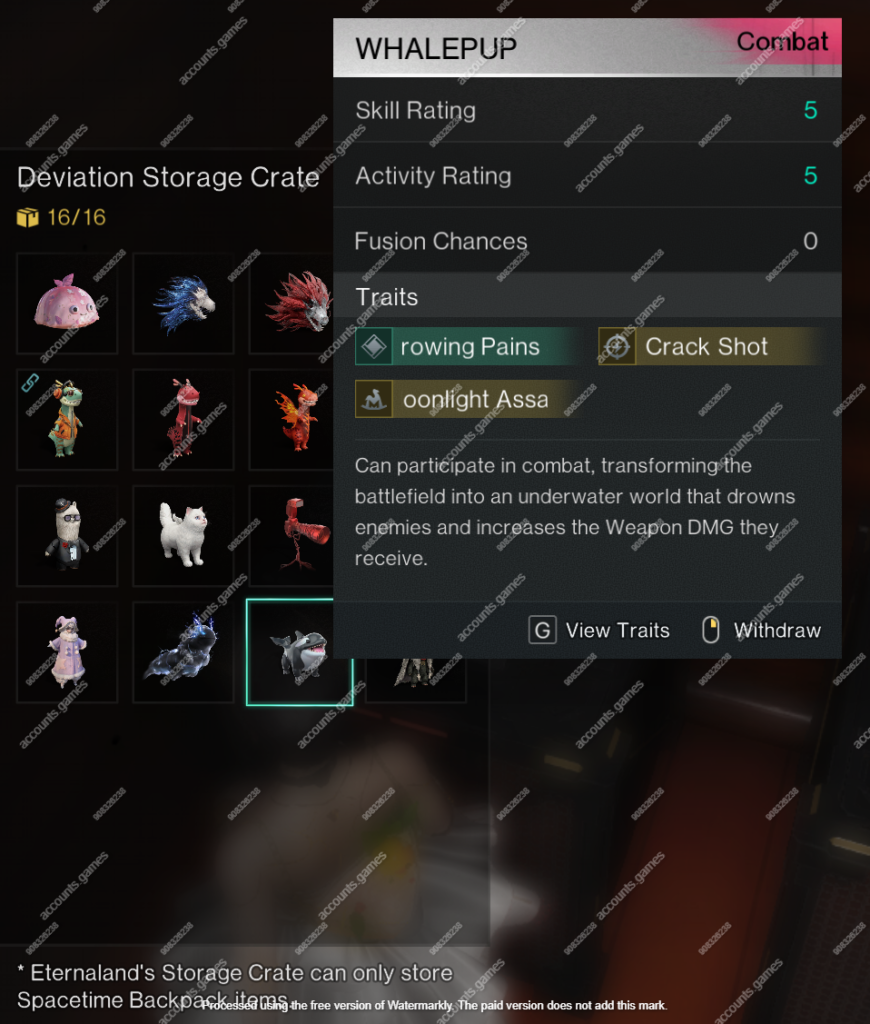
Task: Select the pink blob with bow deviation
Action: pyautogui.click(x=67, y=303)
